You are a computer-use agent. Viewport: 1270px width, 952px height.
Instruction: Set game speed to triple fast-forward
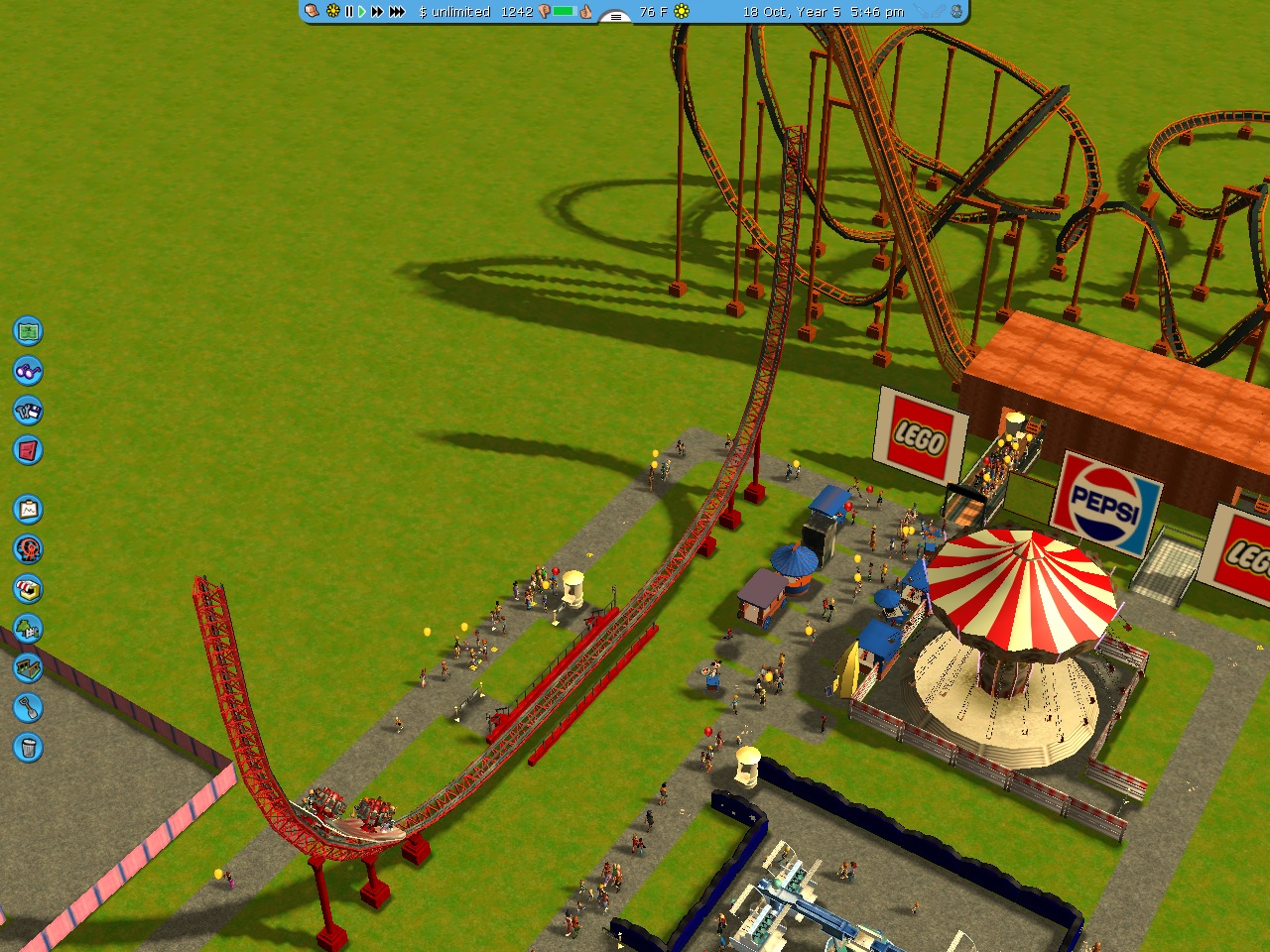(397, 12)
